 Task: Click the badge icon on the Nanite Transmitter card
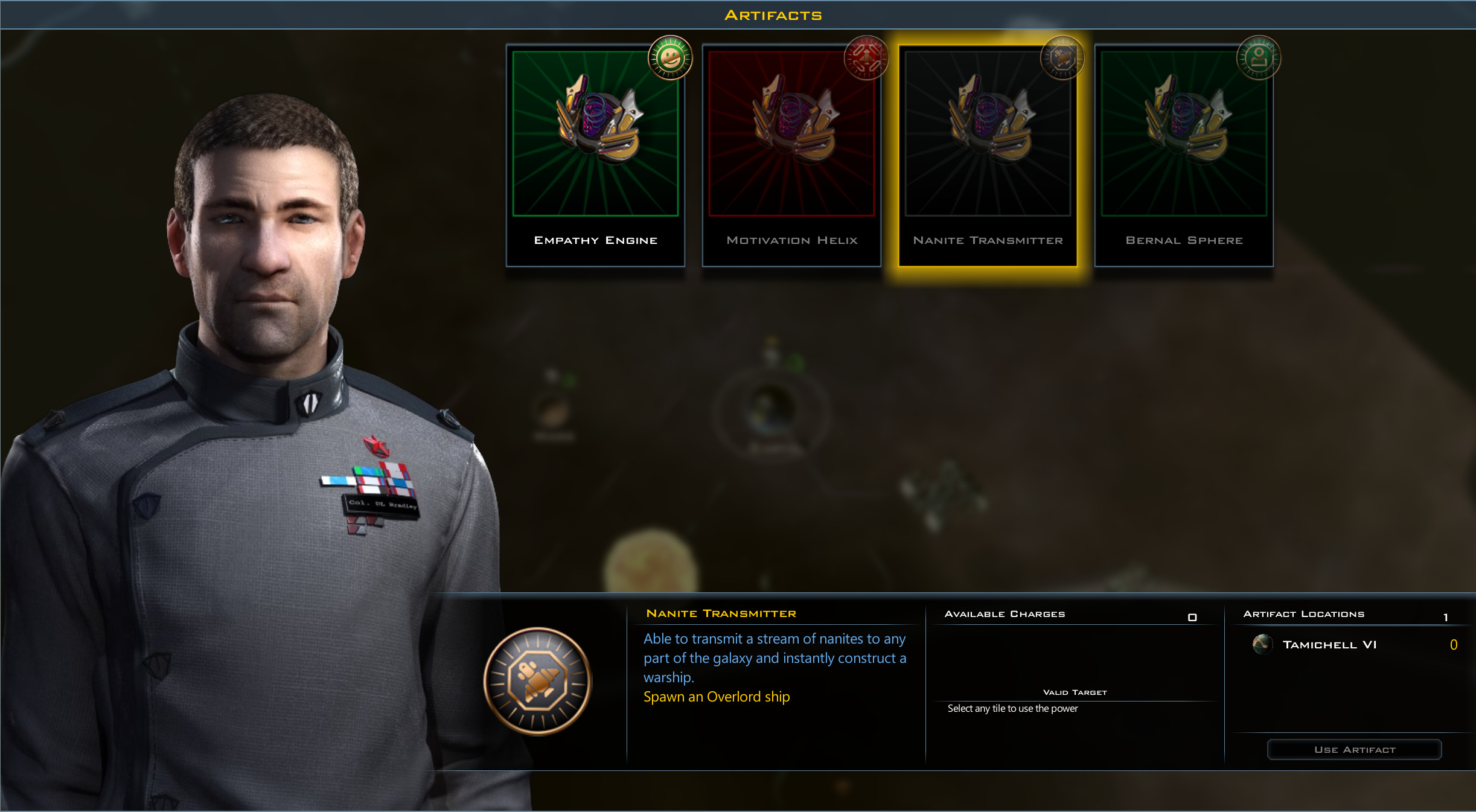coord(1063,57)
